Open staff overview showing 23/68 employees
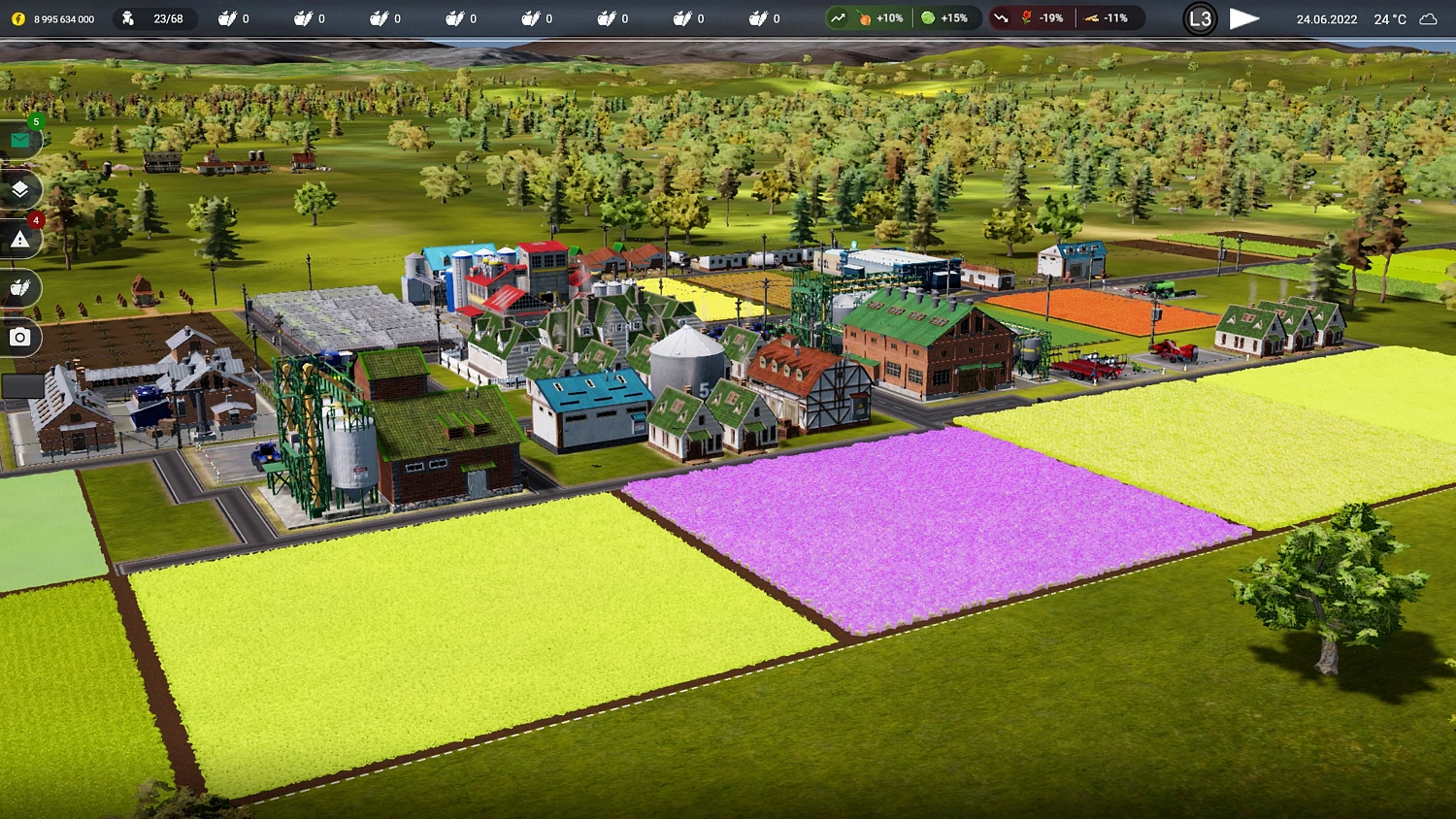This screenshot has height=819, width=1456. coord(155,17)
